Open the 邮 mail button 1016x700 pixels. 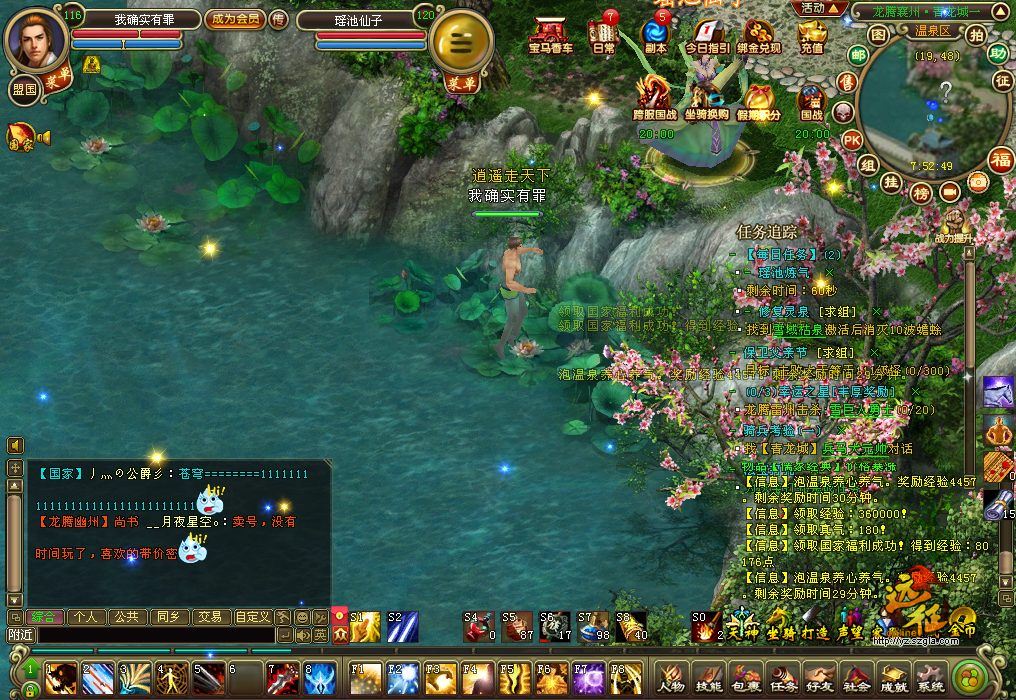(x=857, y=54)
